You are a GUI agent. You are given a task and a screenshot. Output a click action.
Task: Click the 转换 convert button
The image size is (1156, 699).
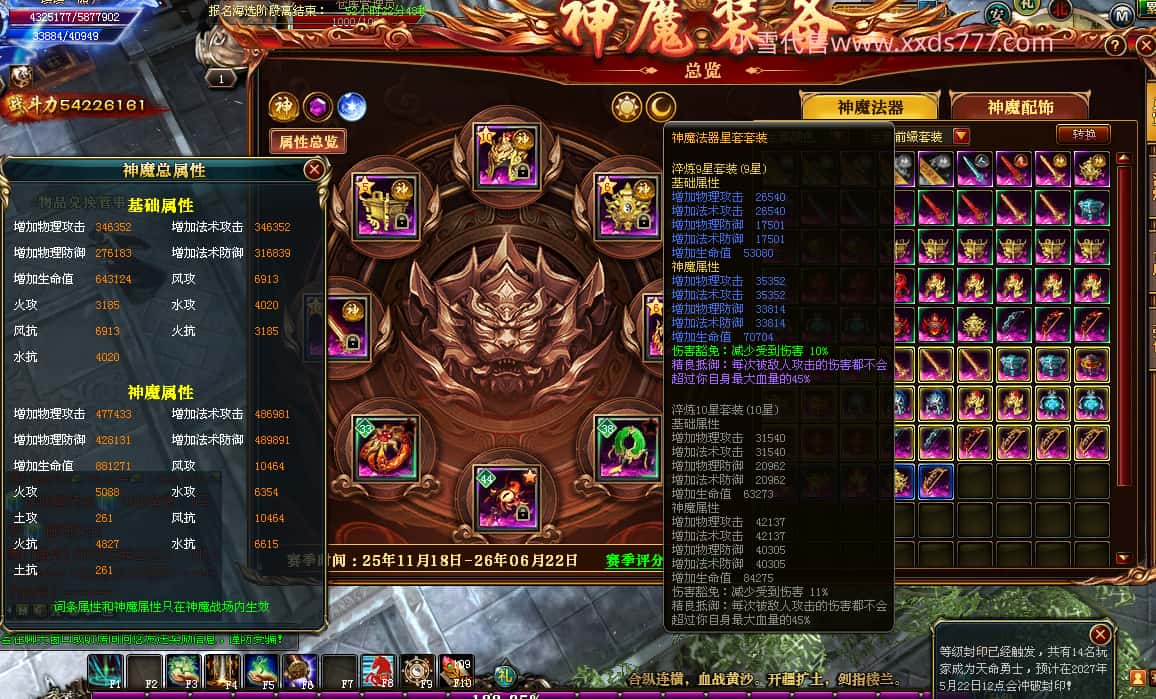click(x=1083, y=134)
